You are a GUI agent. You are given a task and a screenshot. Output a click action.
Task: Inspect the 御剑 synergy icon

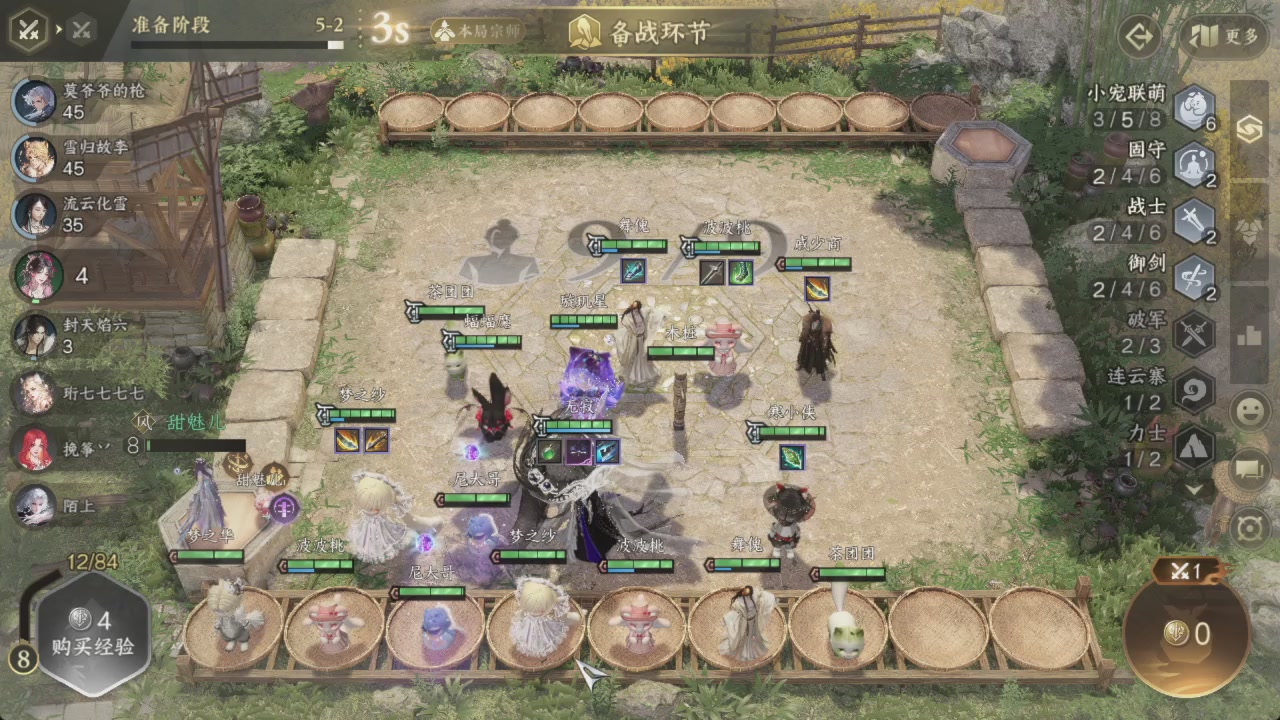pos(1193,278)
